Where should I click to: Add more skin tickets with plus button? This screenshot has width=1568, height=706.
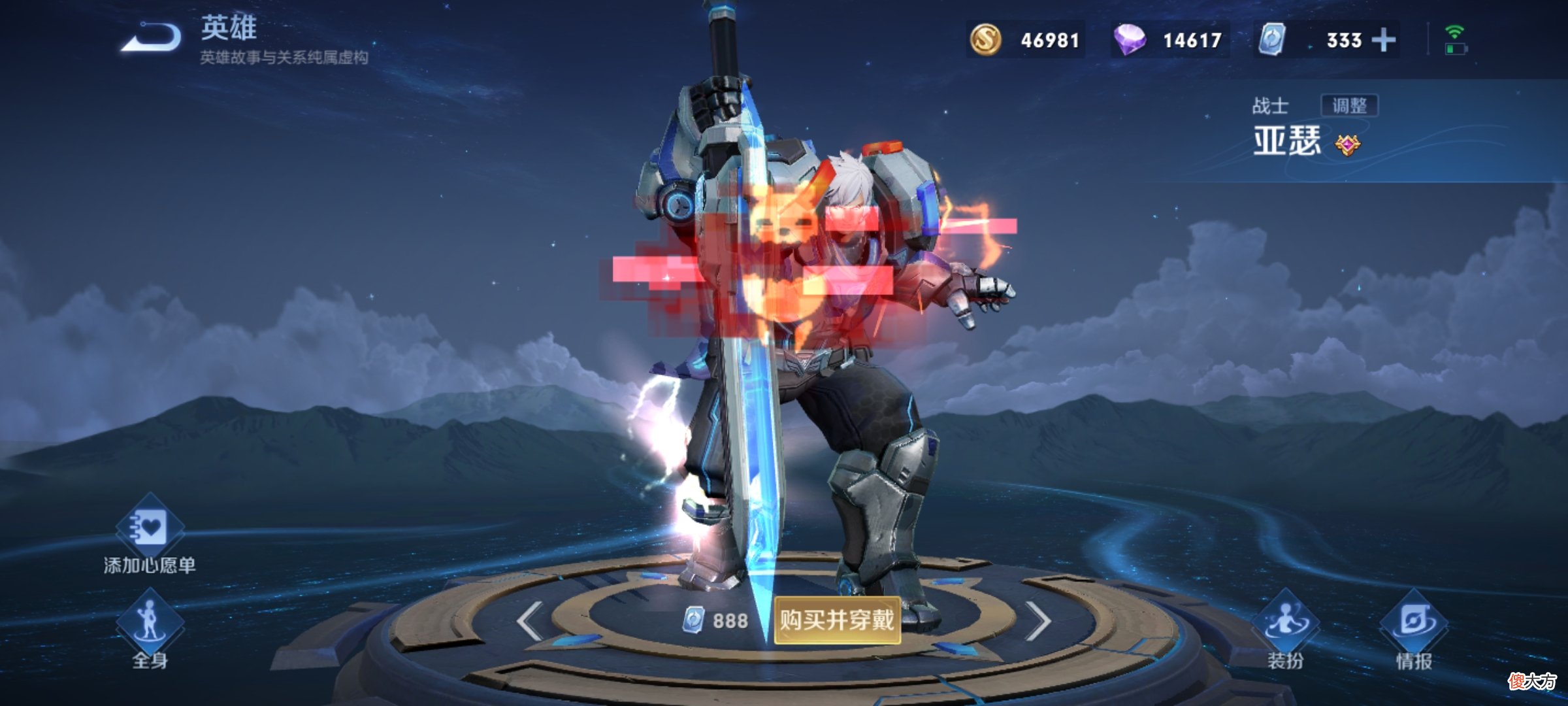pos(1383,40)
